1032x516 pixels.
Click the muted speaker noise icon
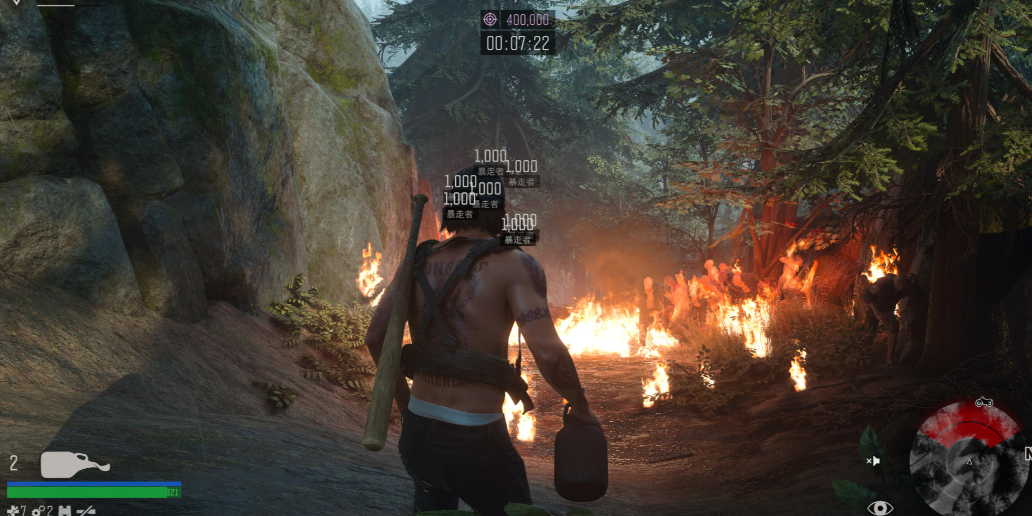point(873,461)
